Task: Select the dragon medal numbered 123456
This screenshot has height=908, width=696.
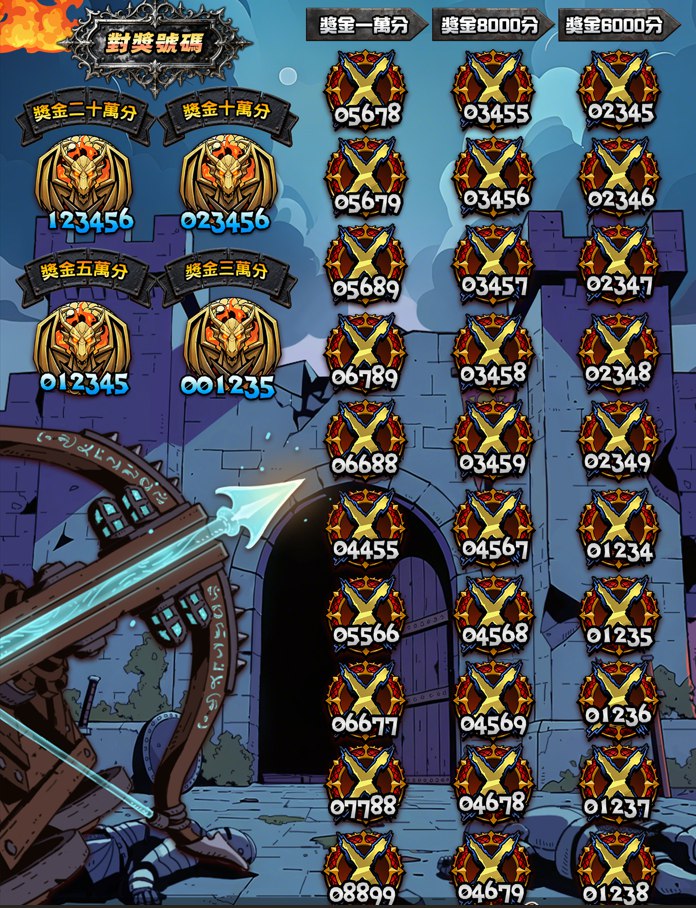Action: pyautogui.click(x=84, y=178)
